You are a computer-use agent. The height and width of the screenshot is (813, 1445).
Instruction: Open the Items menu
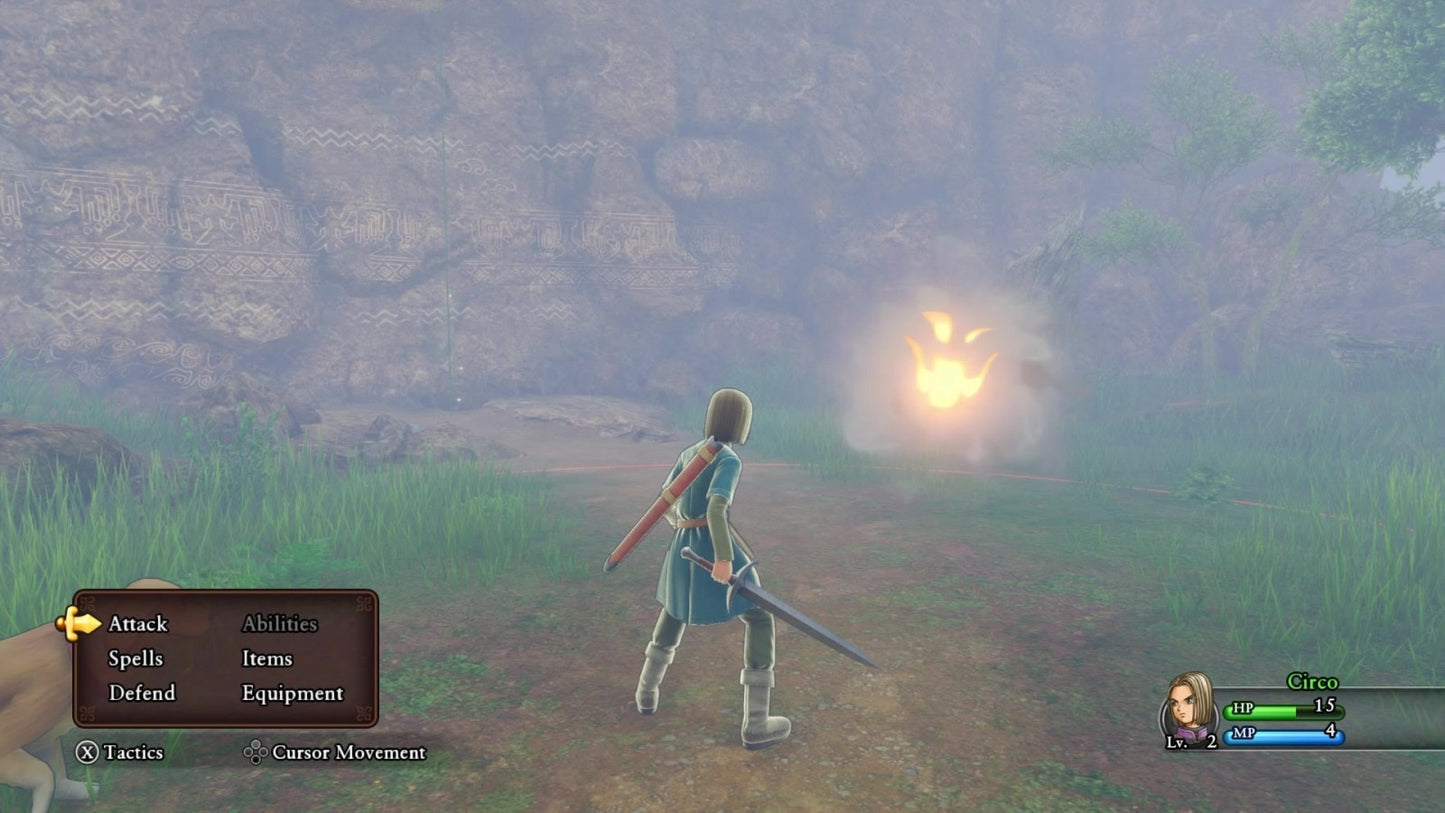click(267, 659)
